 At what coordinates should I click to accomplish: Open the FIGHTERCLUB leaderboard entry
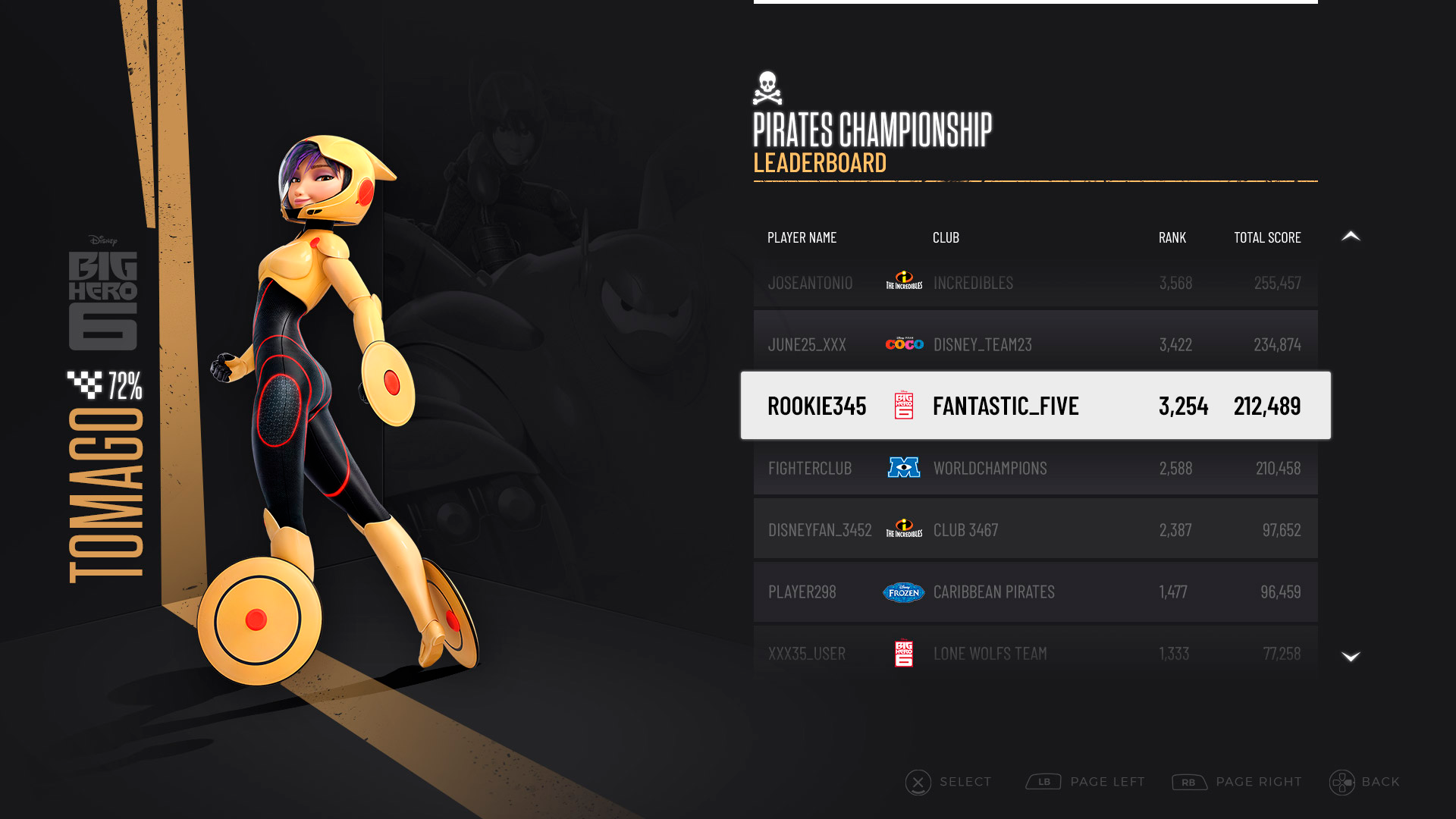(x=1035, y=468)
